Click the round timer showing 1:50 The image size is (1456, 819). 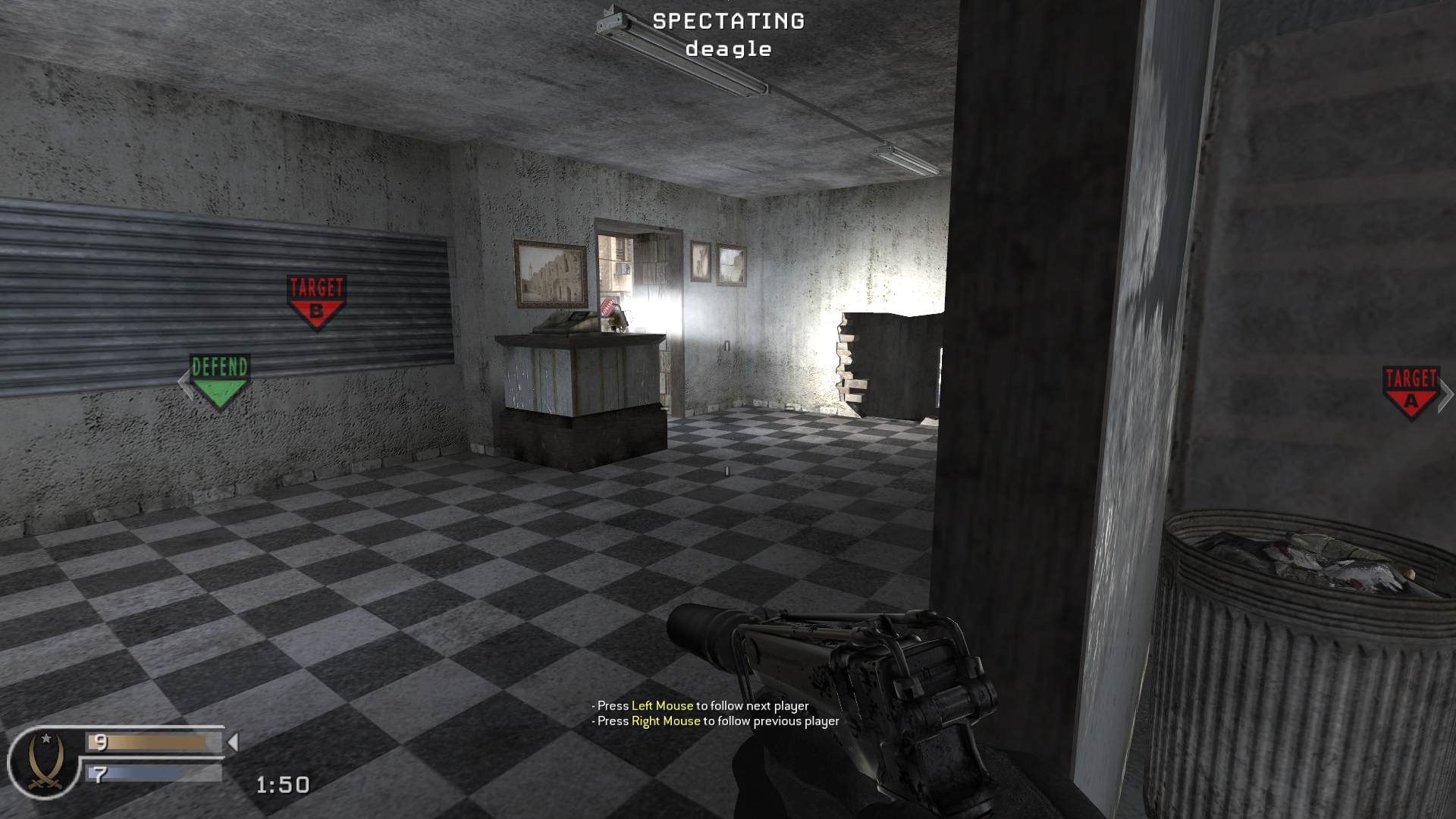click(x=282, y=786)
